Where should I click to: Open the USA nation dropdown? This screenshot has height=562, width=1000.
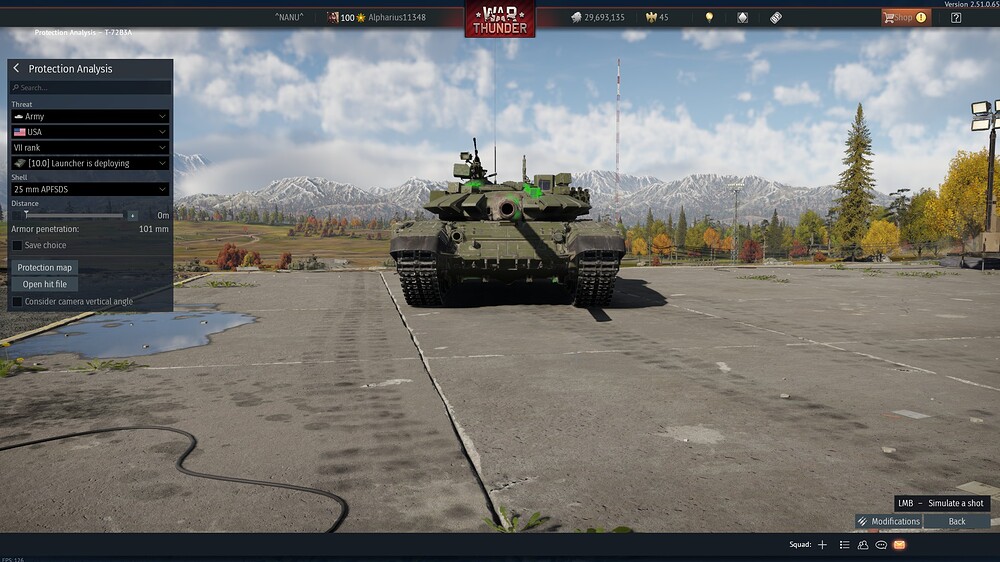pos(90,132)
